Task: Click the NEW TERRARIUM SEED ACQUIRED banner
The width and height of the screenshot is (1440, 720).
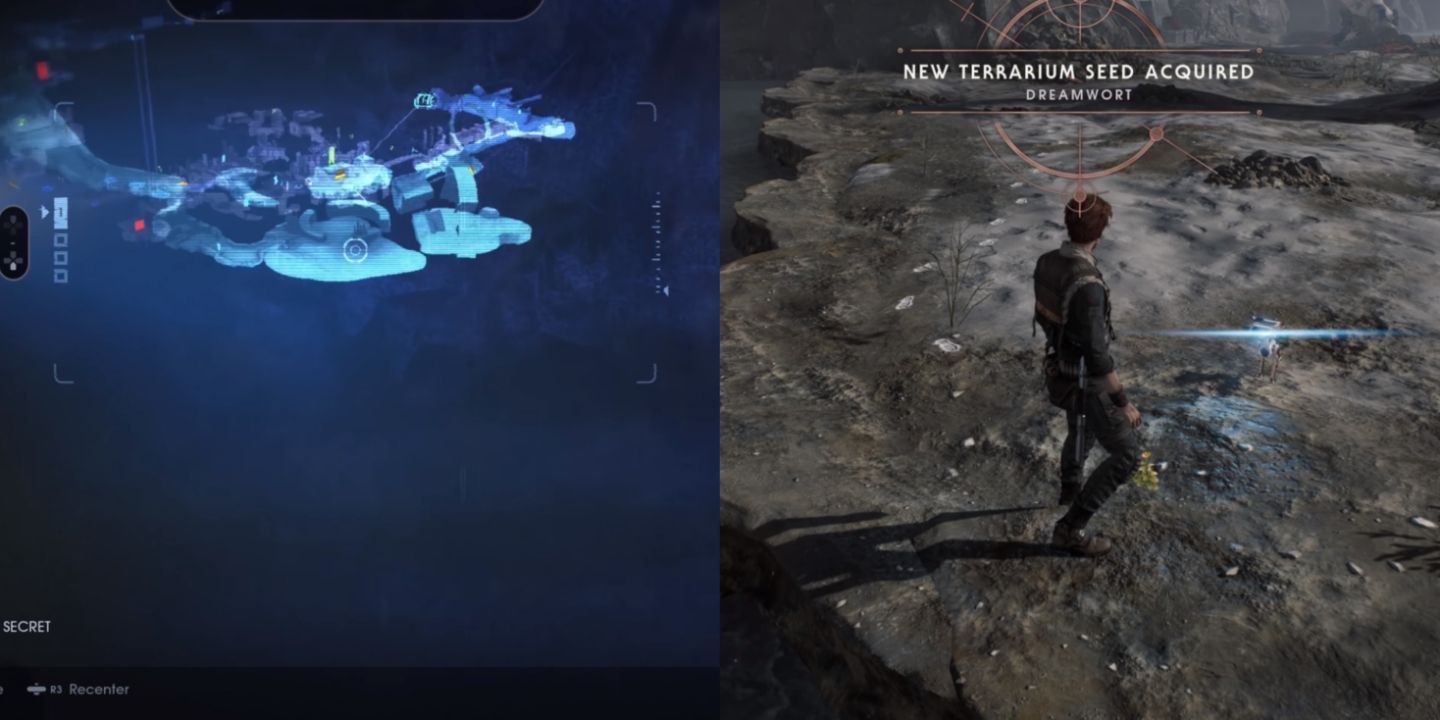Action: [1080, 72]
